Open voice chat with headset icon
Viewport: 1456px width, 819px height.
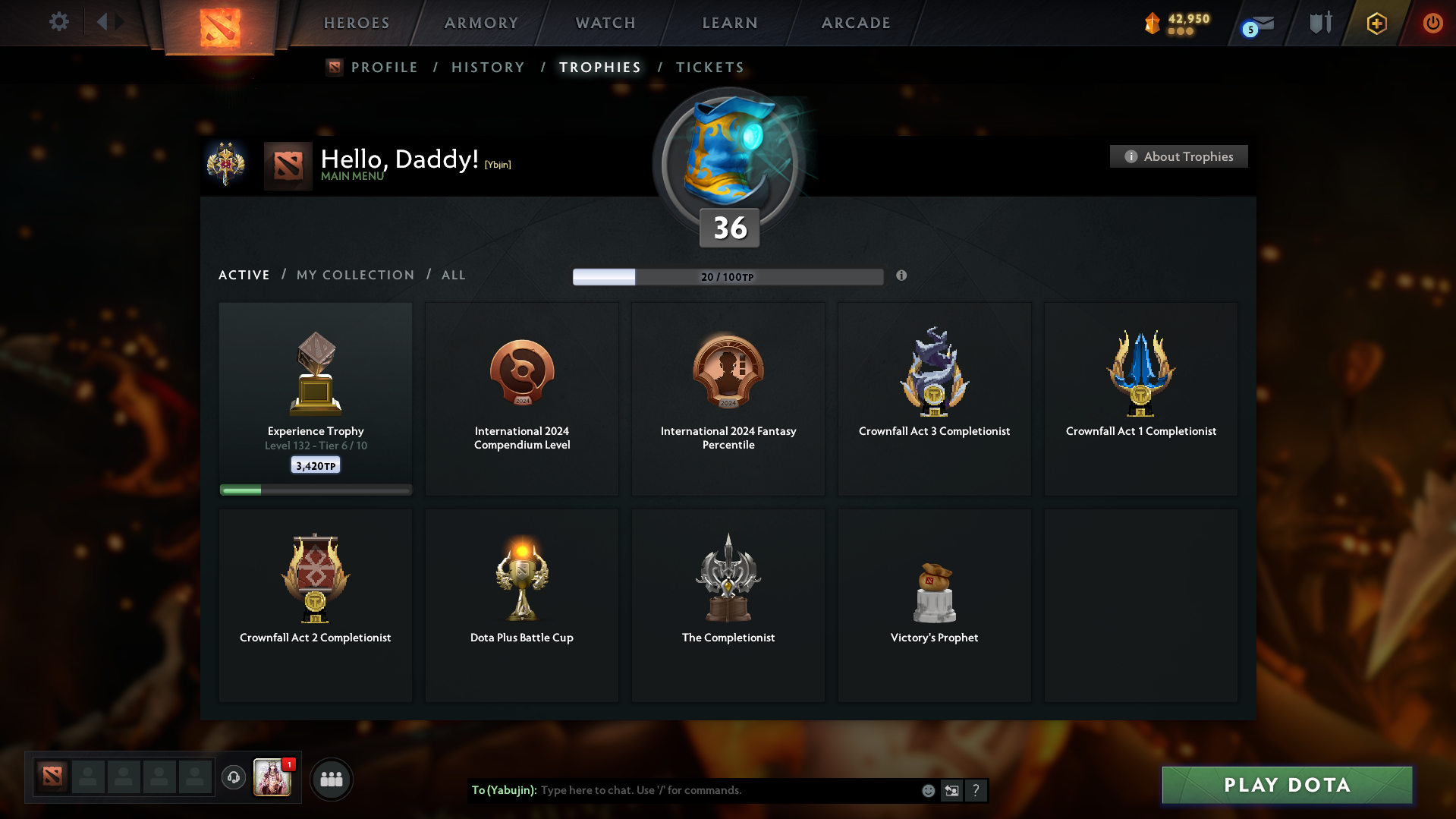click(x=234, y=778)
